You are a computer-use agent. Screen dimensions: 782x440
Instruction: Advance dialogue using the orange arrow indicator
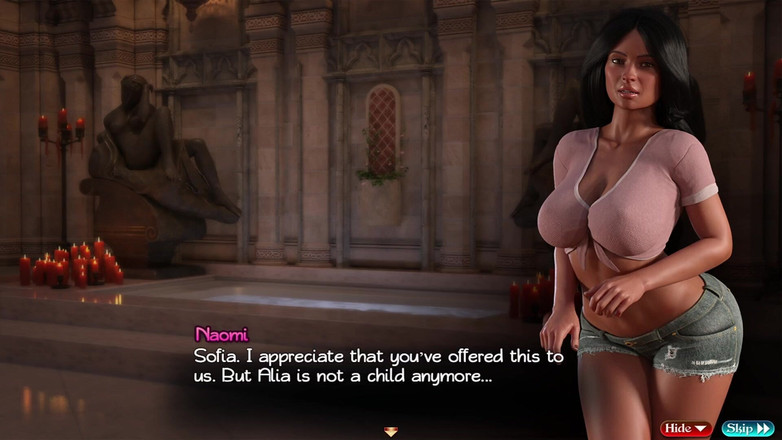point(391,431)
